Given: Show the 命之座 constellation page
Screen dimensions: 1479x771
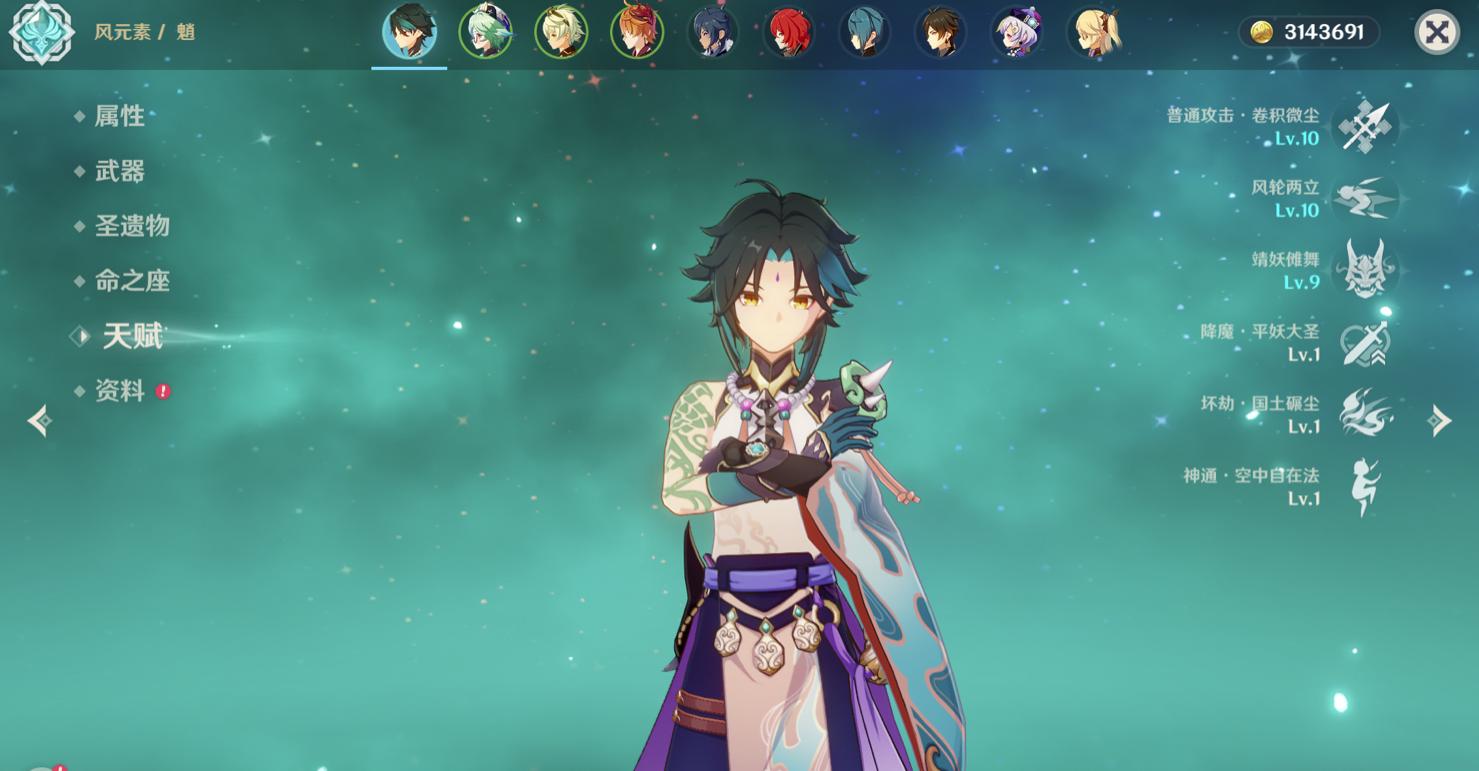Looking at the screenshot, I should [x=131, y=281].
